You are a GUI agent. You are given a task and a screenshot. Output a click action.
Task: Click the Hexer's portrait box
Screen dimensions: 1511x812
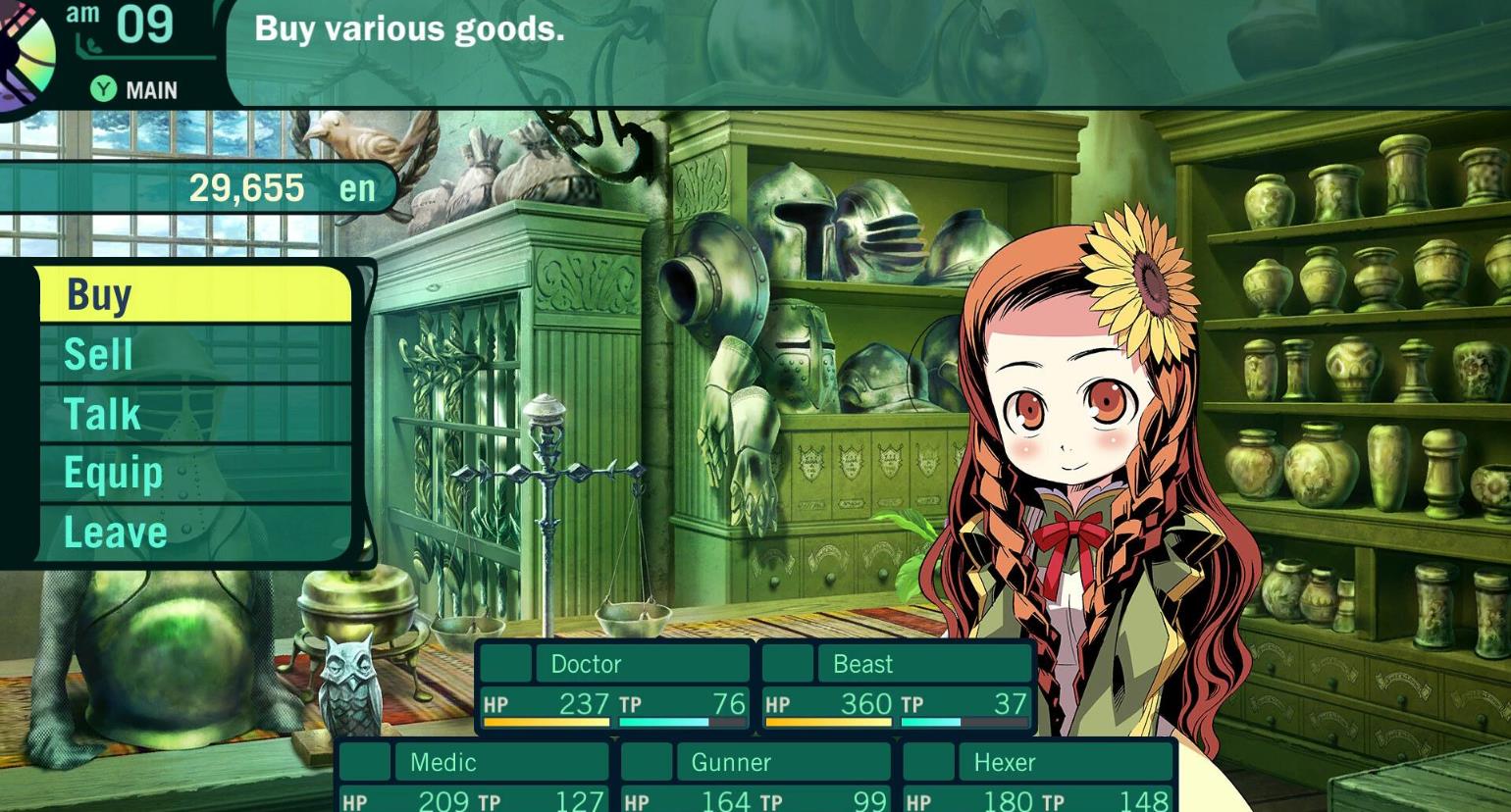click(x=930, y=762)
